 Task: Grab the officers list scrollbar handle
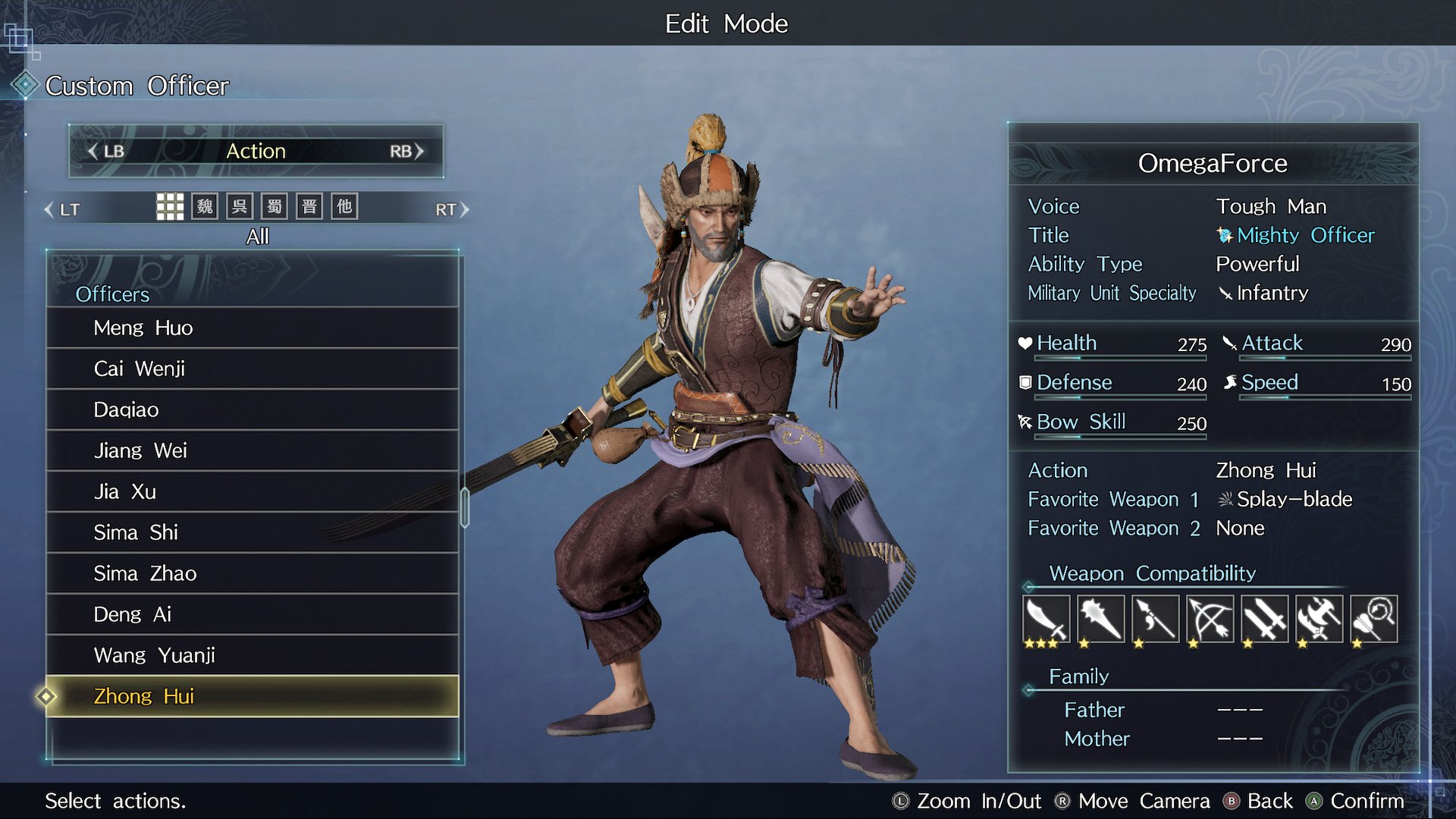coord(465,507)
